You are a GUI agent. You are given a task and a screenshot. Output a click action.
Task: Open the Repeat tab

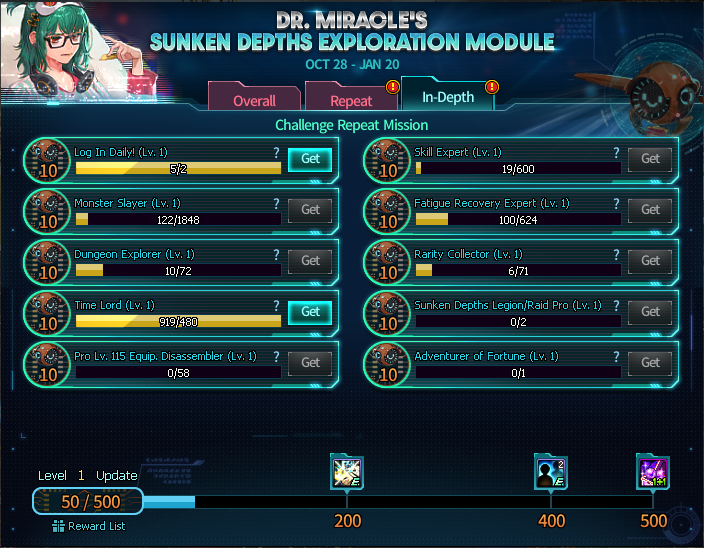[x=351, y=100]
